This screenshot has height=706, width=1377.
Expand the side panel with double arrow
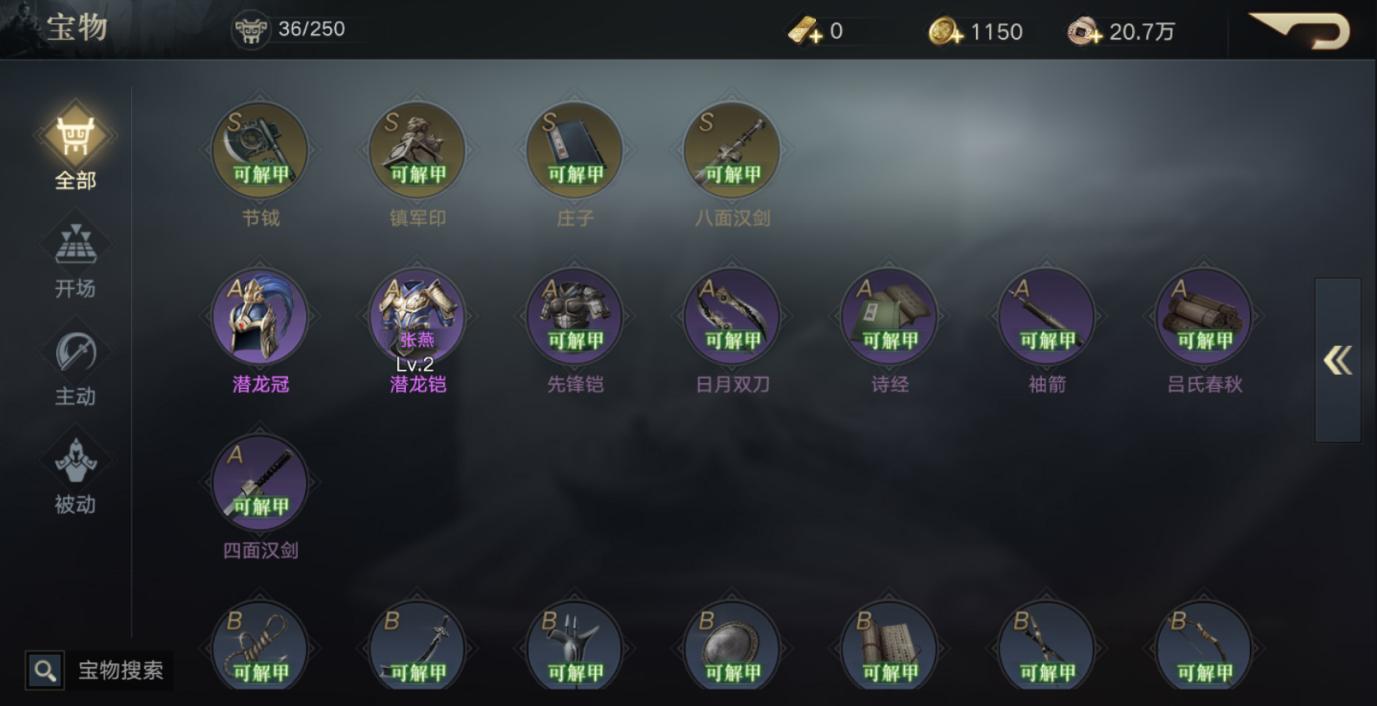point(1337,360)
